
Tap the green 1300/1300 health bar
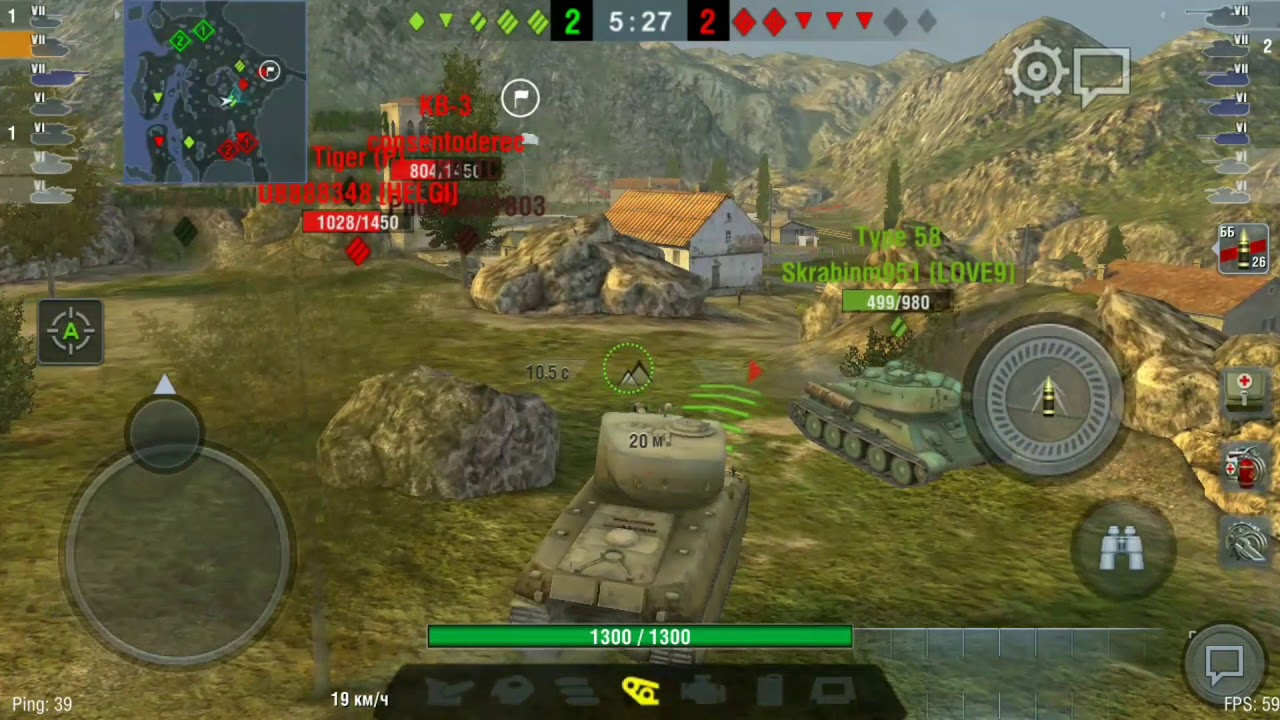click(x=640, y=637)
